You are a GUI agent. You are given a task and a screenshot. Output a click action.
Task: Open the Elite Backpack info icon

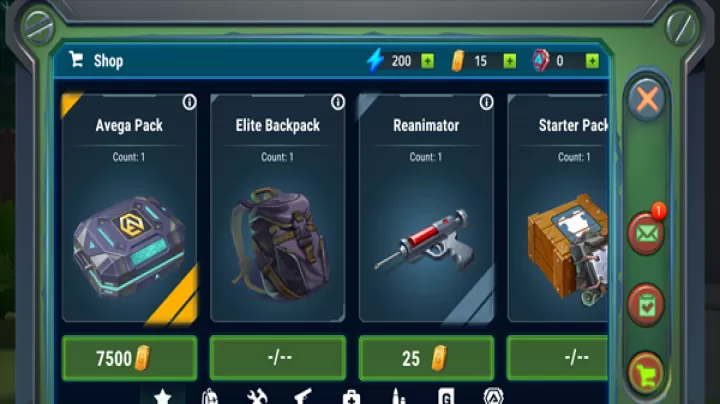[x=338, y=102]
